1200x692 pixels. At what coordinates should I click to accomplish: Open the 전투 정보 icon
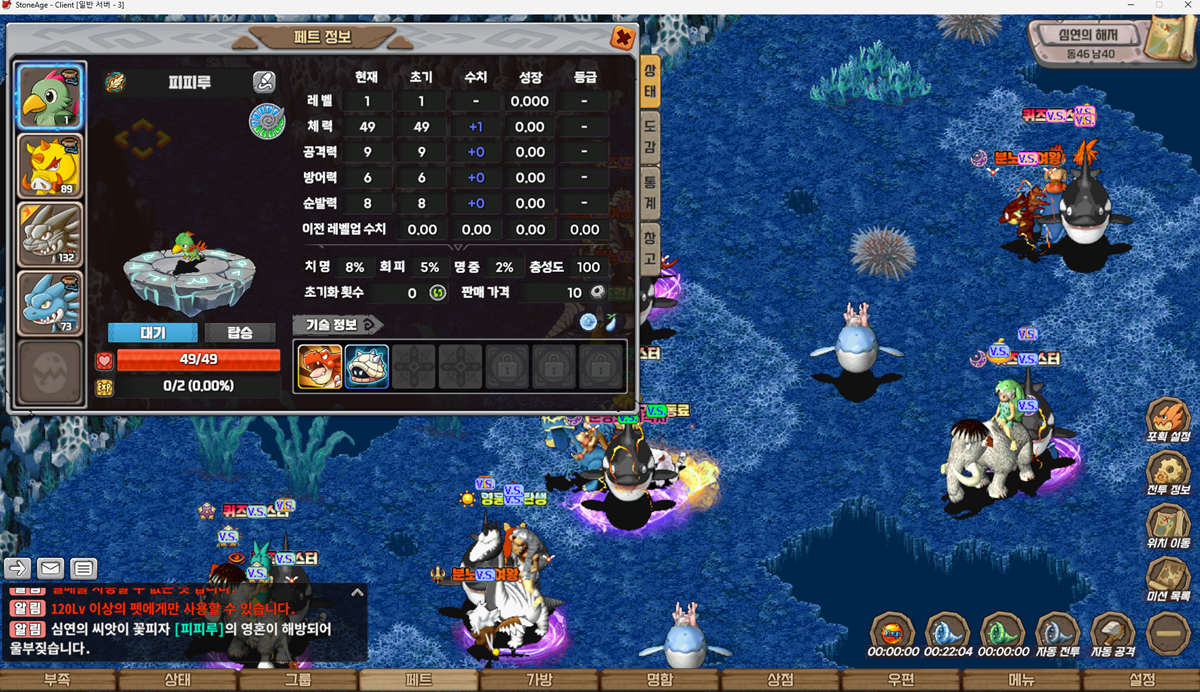tap(1167, 473)
